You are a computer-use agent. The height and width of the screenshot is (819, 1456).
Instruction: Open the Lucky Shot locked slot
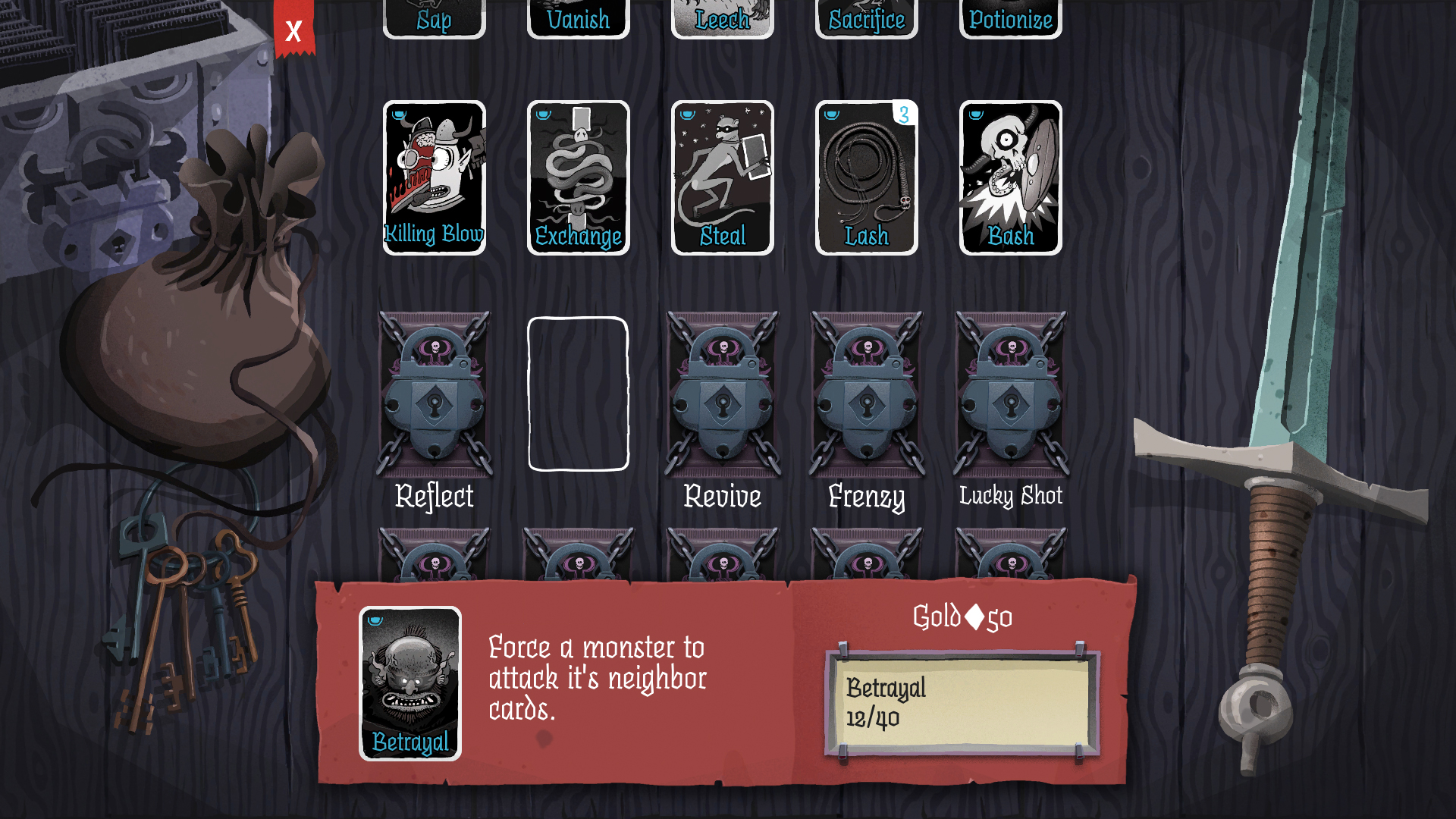tap(1010, 394)
